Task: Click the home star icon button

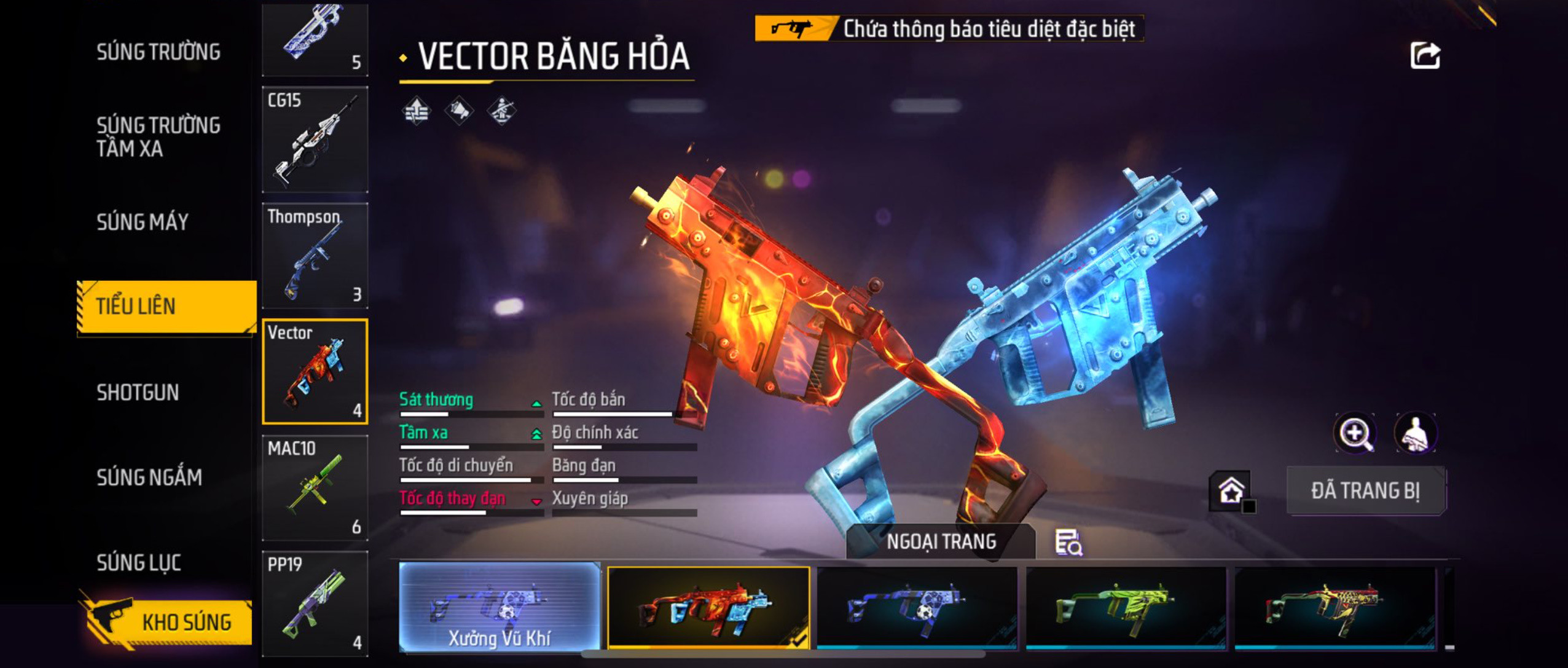Action: click(x=1231, y=490)
